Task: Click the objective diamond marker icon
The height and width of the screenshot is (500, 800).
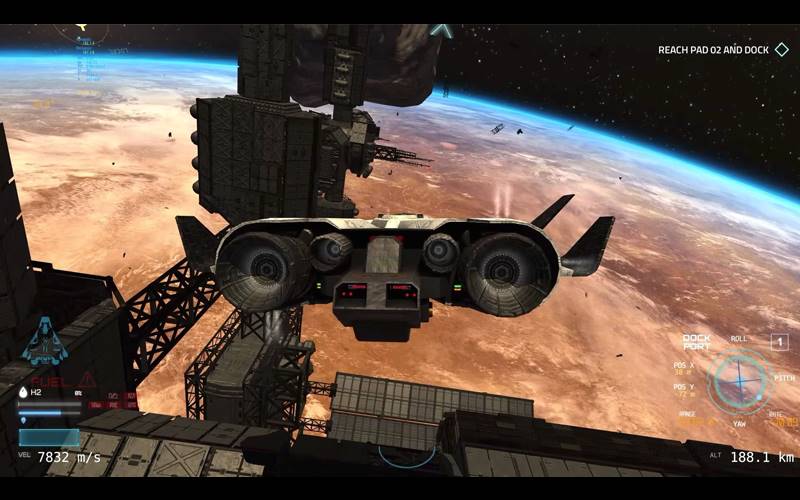Action: point(782,49)
